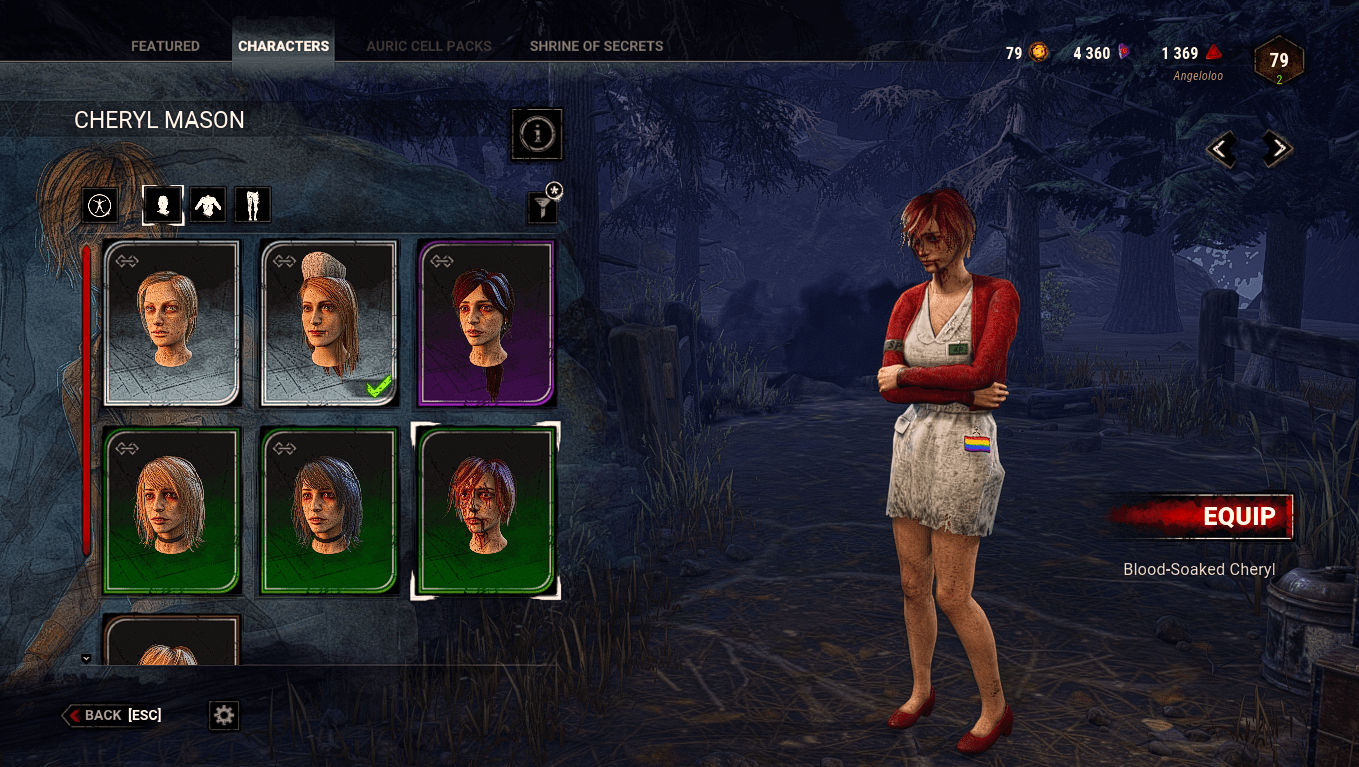Viewport: 1359px width, 767px height.
Task: Switch to the torso cosmetics category
Action: coord(208,205)
